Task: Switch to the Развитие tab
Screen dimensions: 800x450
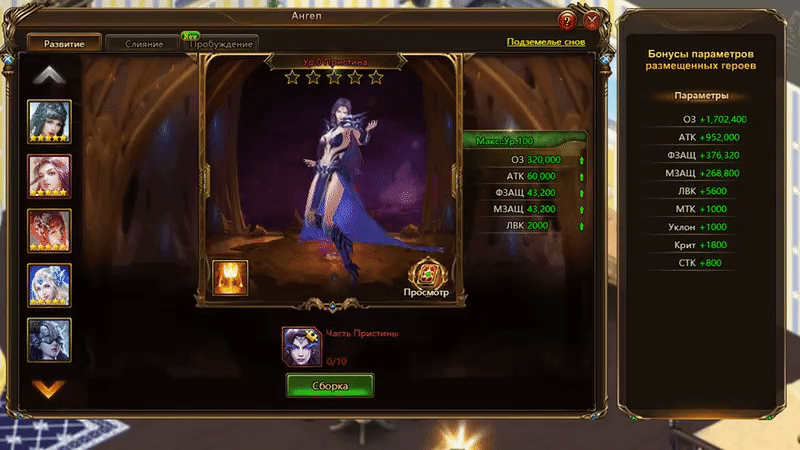Action: coord(62,43)
